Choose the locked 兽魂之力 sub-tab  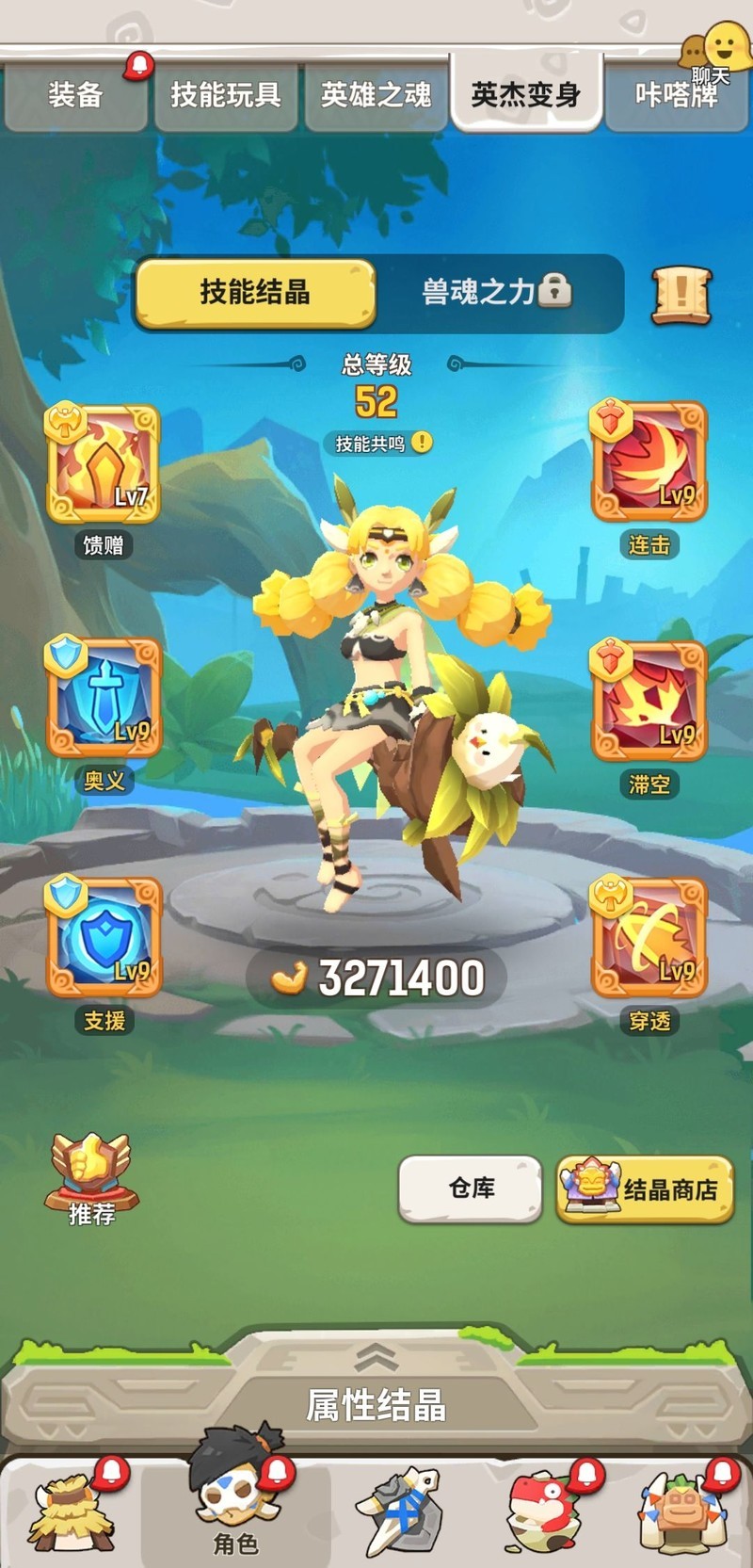497,292
